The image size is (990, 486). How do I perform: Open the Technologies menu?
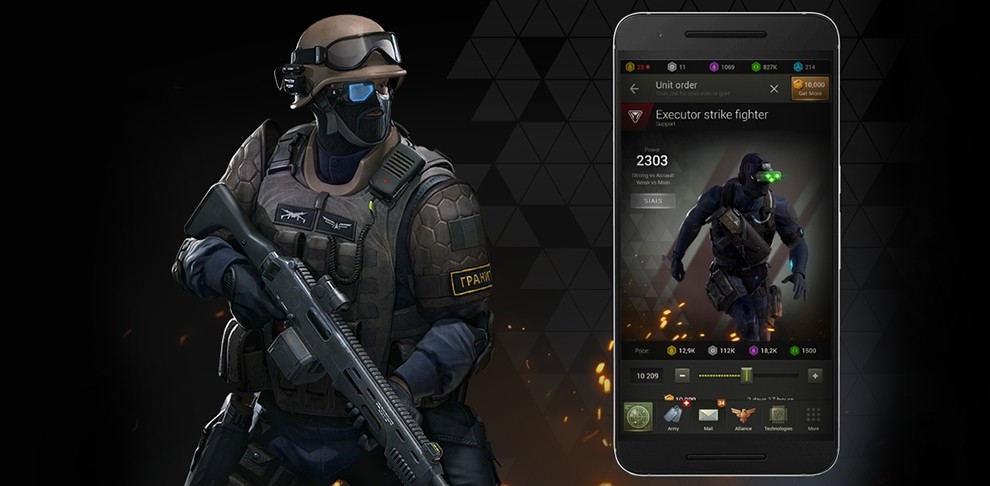[778, 416]
